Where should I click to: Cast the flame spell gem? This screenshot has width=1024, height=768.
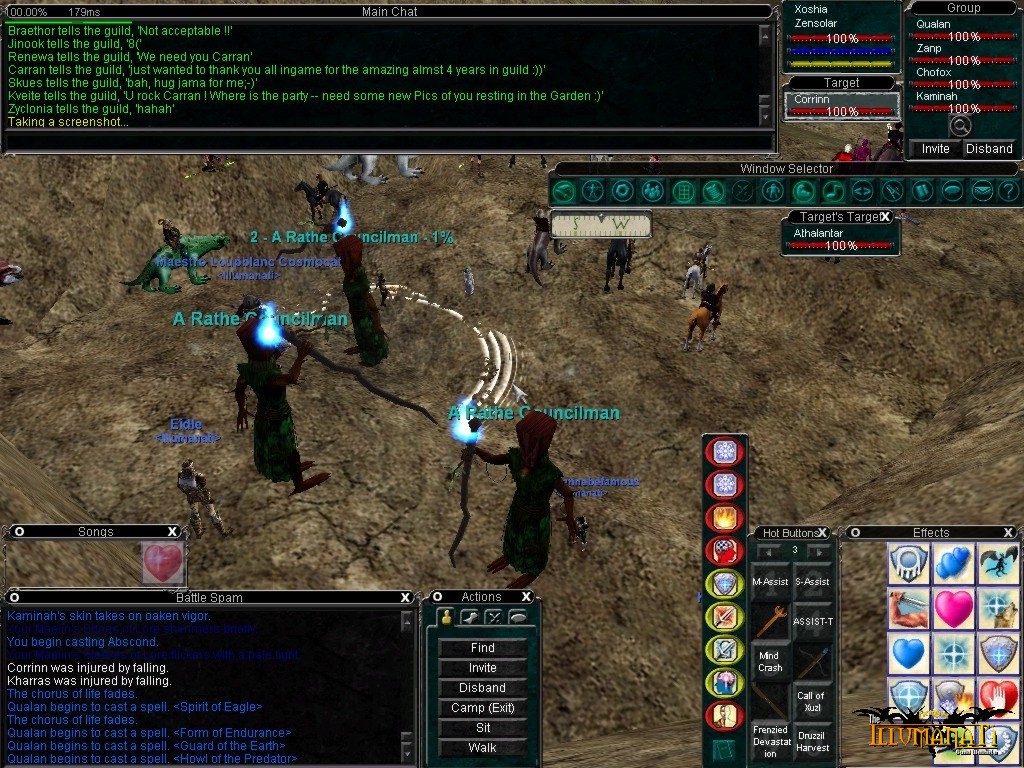723,517
